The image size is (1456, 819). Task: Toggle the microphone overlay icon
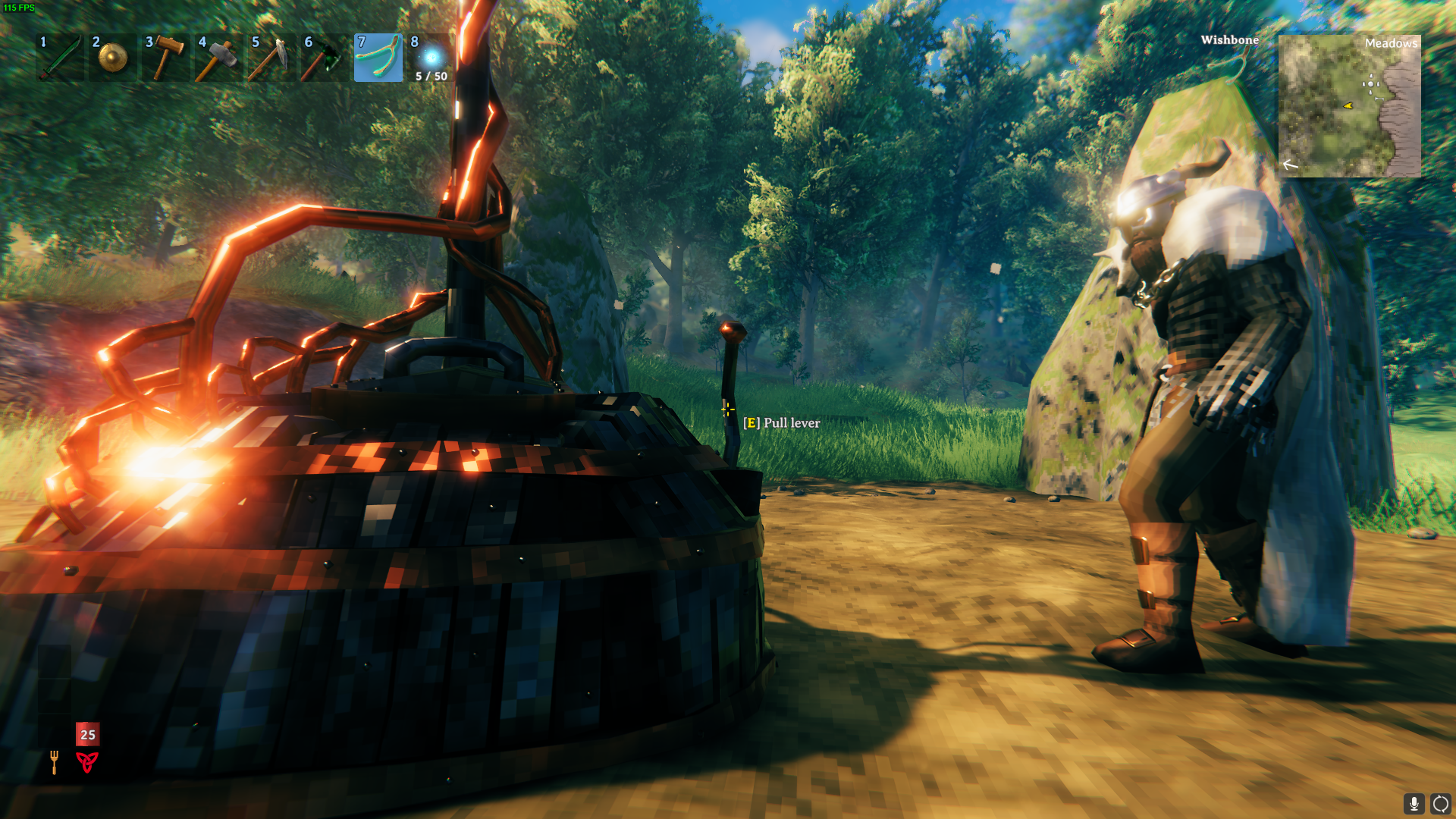point(1414,803)
